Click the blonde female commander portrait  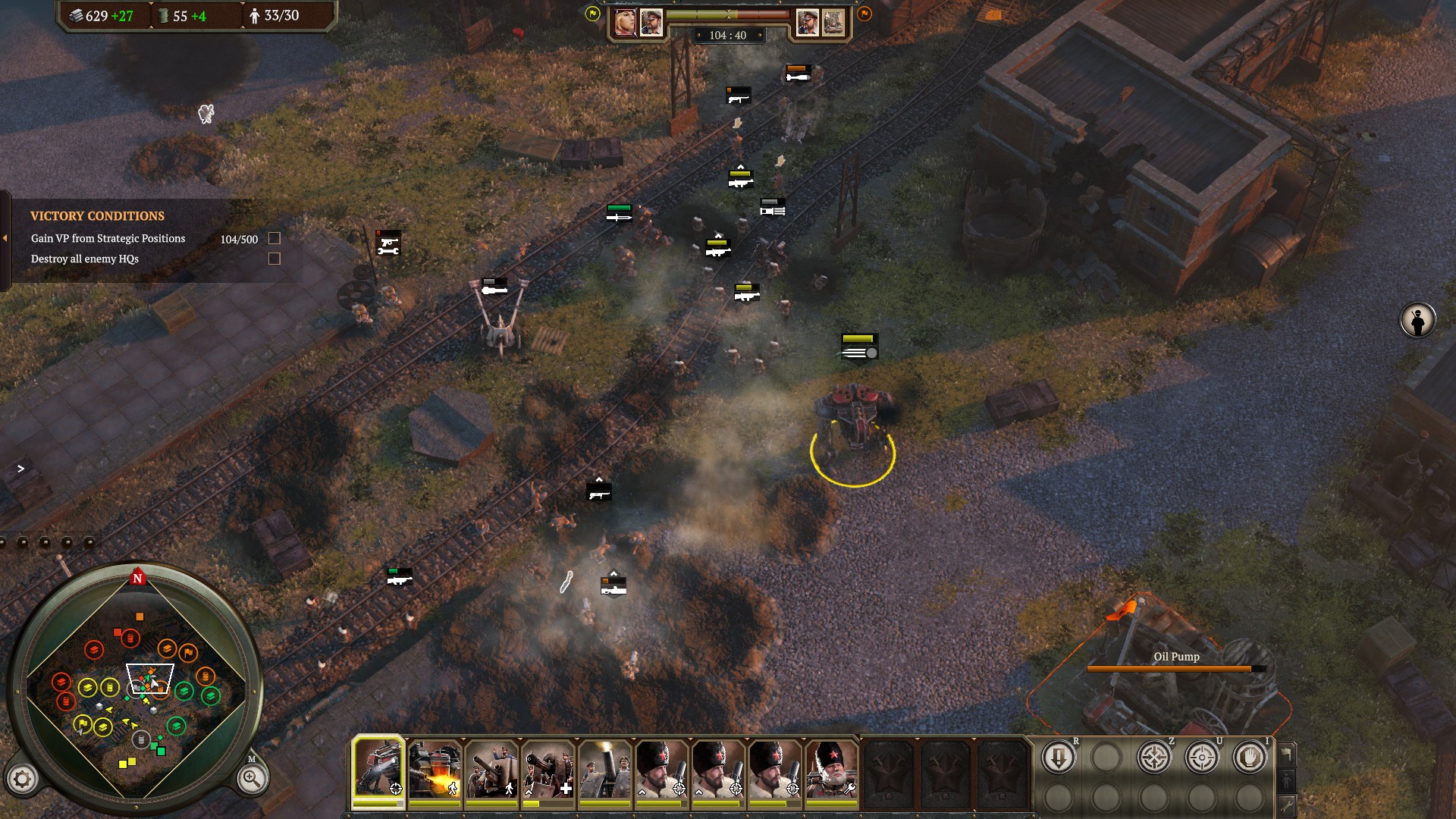click(626, 22)
